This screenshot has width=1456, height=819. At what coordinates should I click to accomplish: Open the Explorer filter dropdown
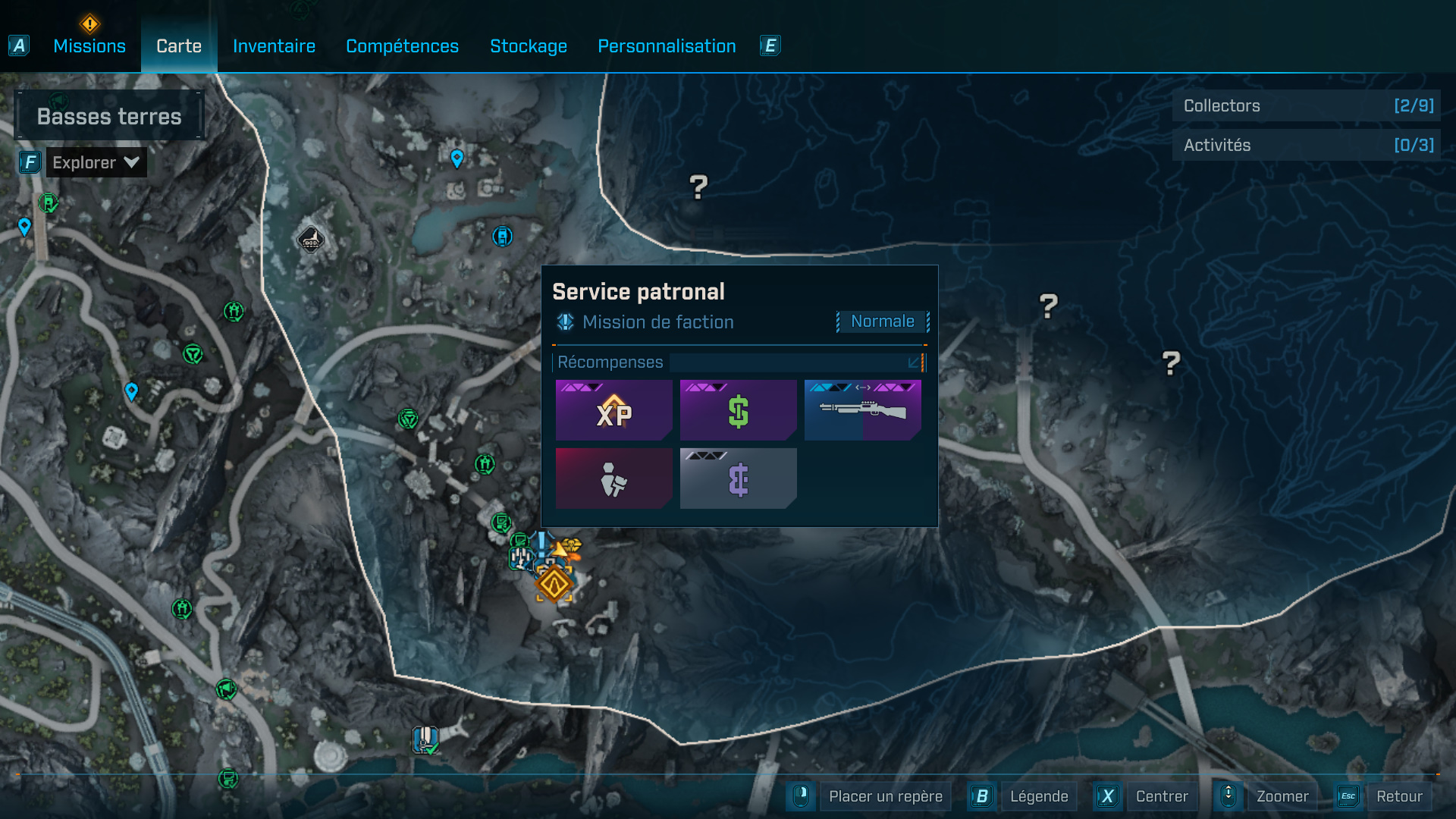point(96,162)
